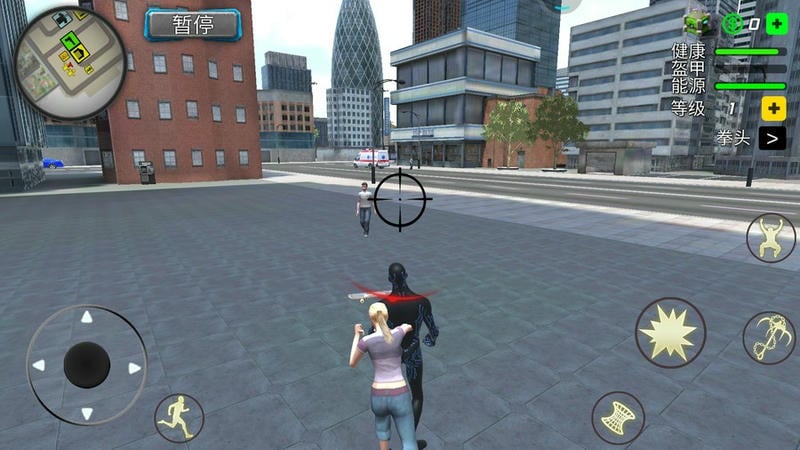Activate the jump figure action button

coord(770,239)
